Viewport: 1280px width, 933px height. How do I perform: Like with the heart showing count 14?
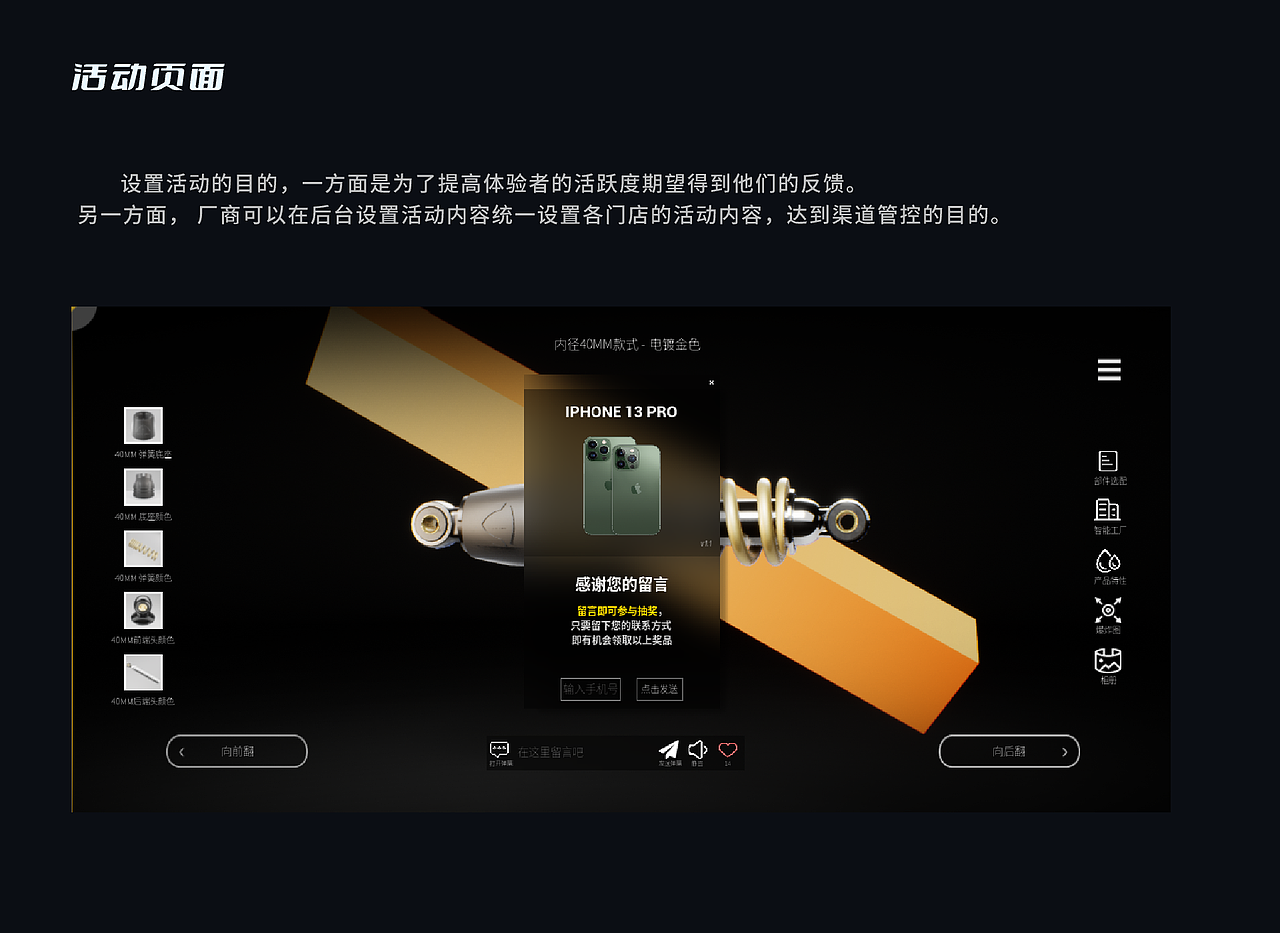(726, 748)
